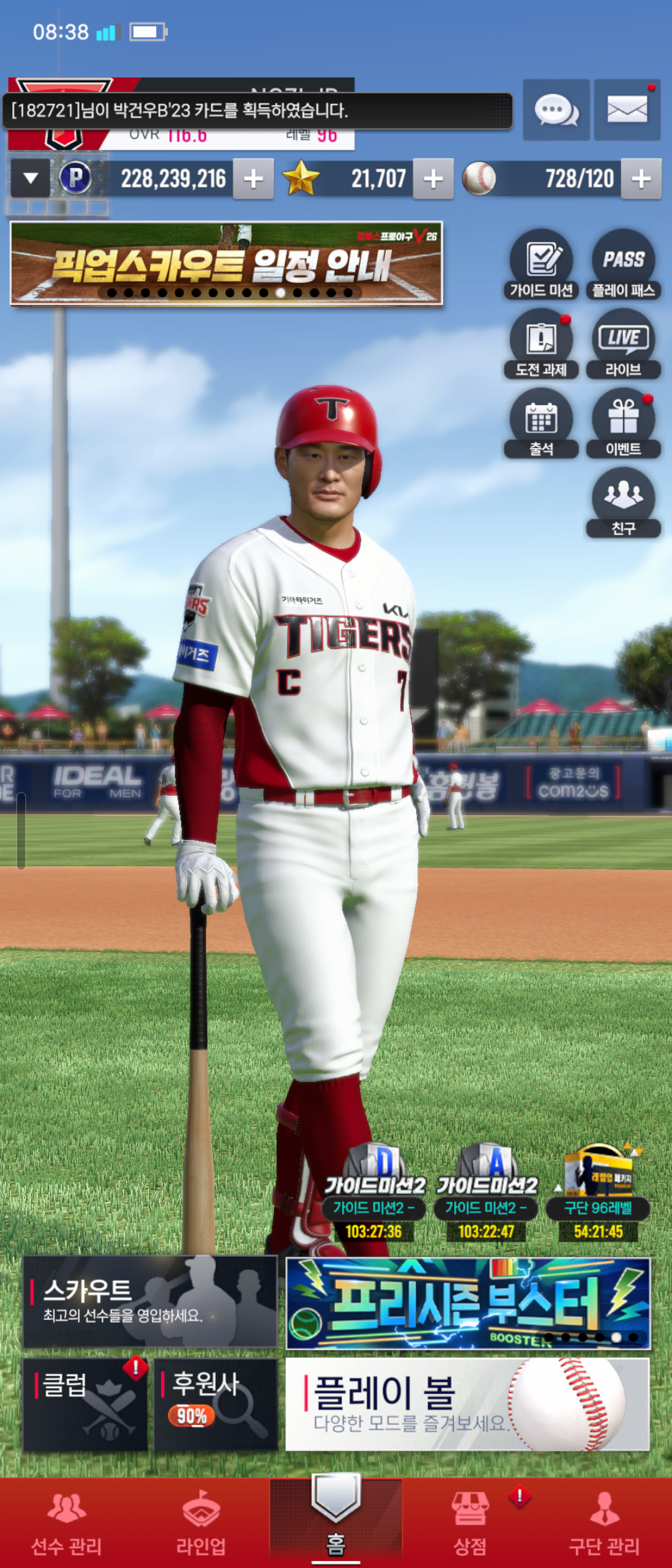Open the 플레이 패스 PASS icon
Image resolution: width=672 pixels, height=1568 pixels.
(623, 264)
